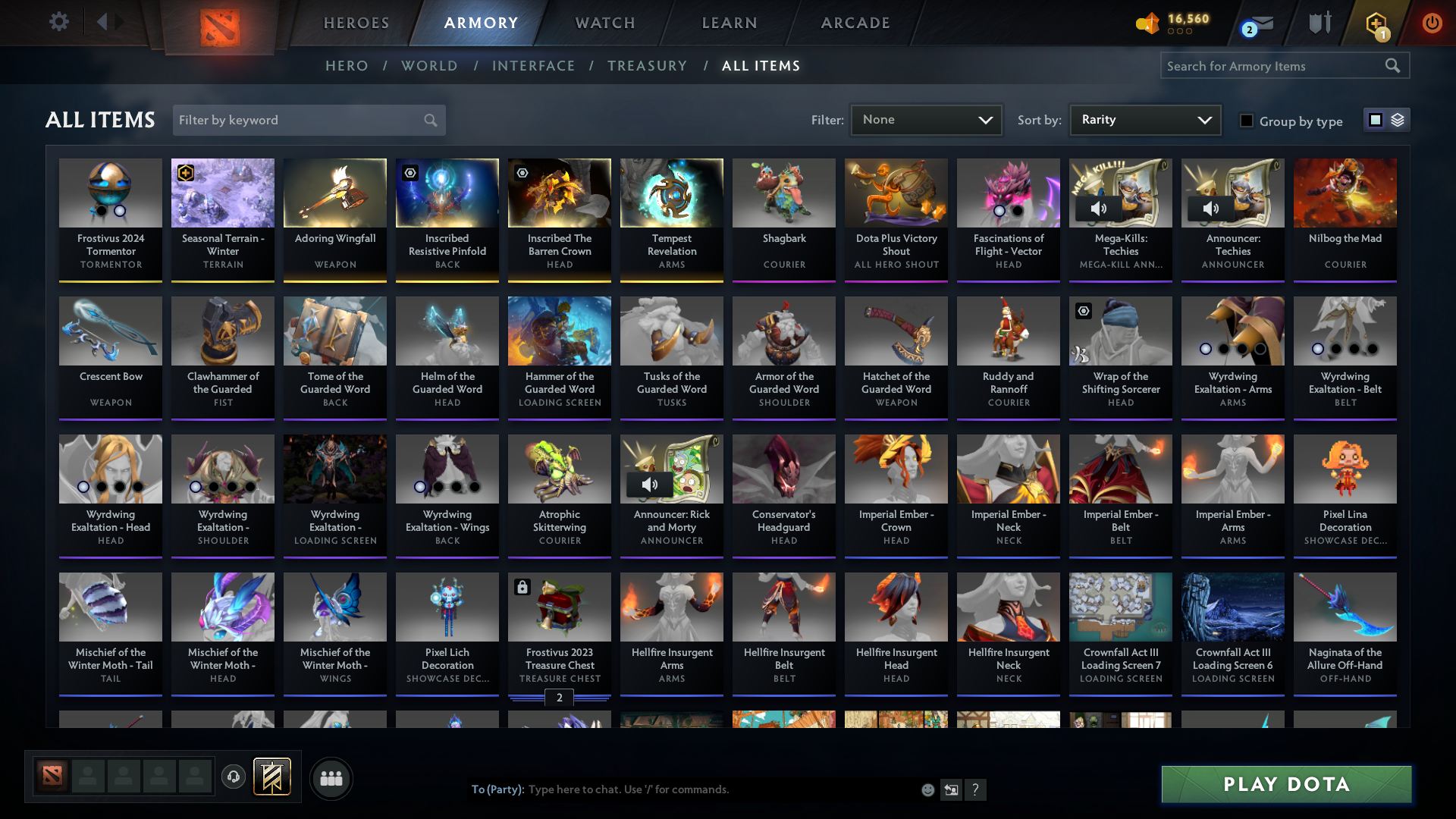The image size is (1456, 819).
Task: Open the Armory shield and sword icon
Action: click(x=1319, y=23)
